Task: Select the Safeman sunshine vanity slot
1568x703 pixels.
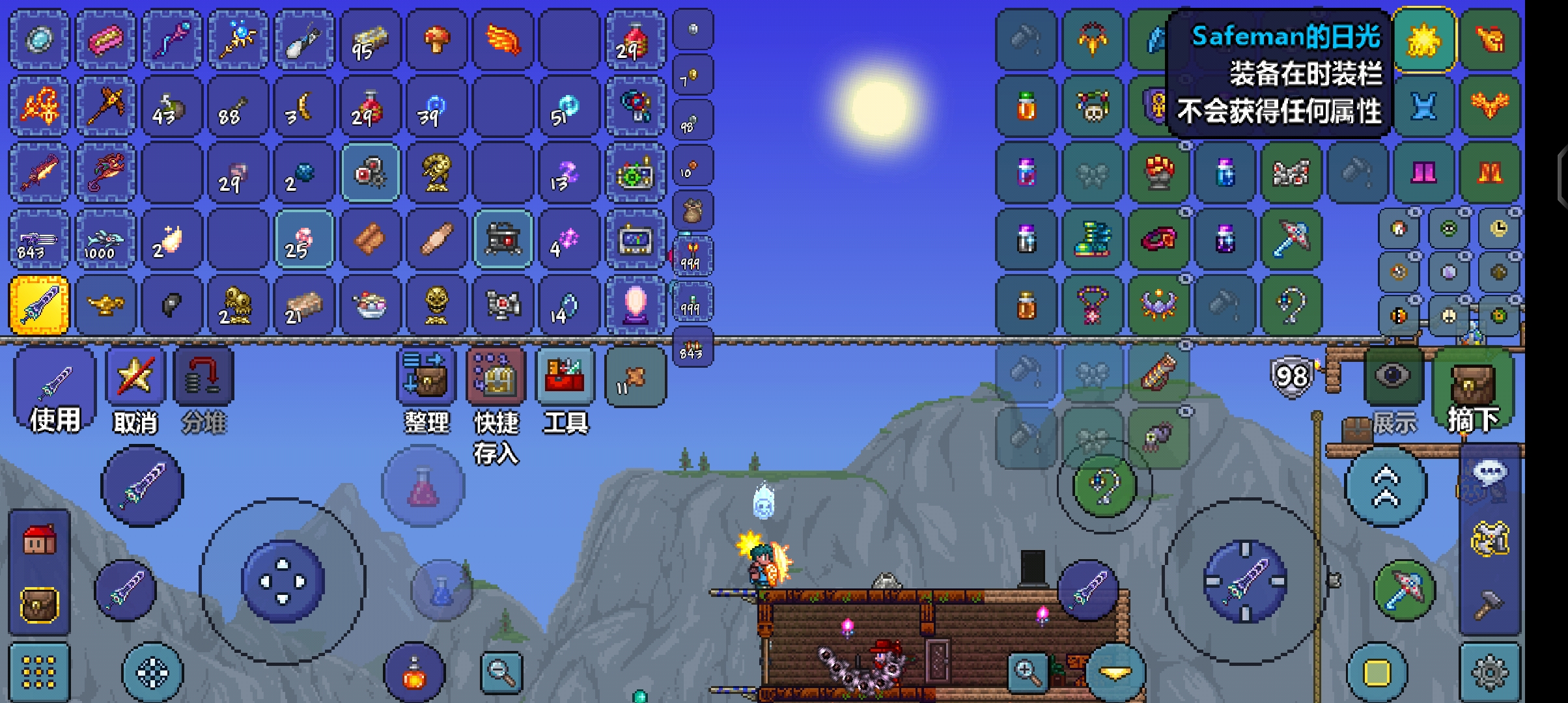Action: click(x=1423, y=40)
